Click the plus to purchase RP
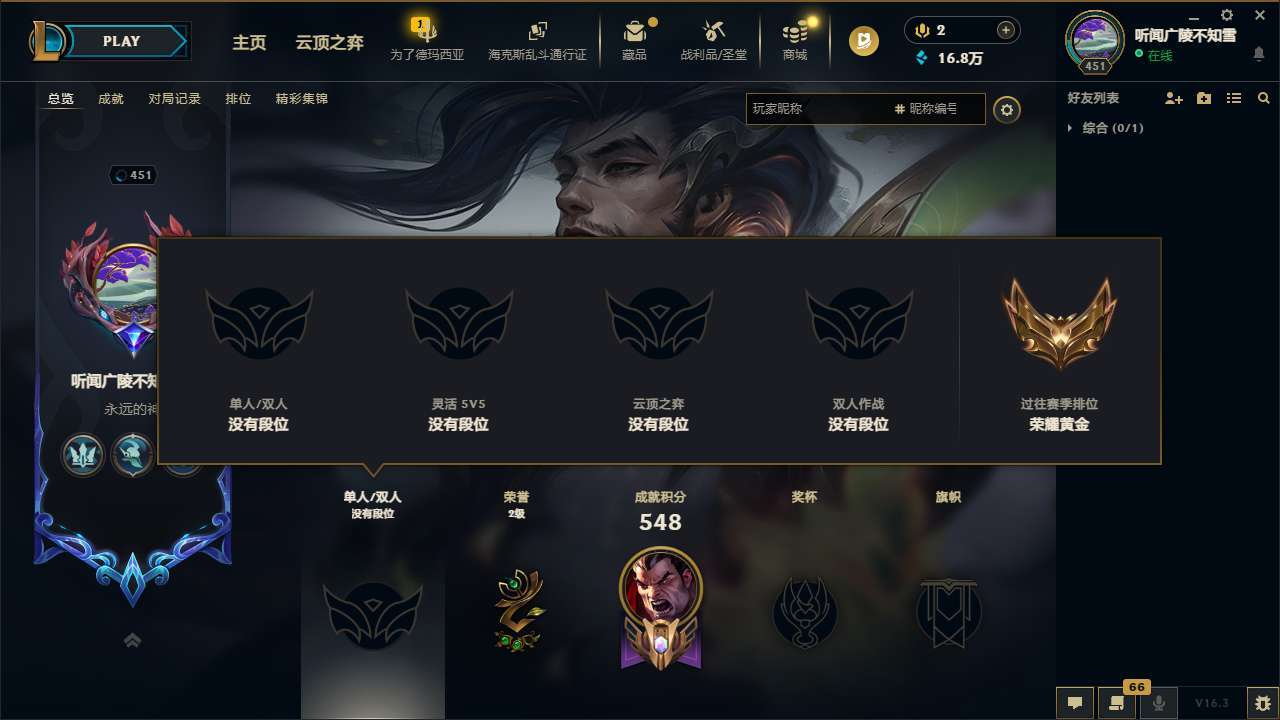This screenshot has height=720, width=1280. click(x=1003, y=30)
